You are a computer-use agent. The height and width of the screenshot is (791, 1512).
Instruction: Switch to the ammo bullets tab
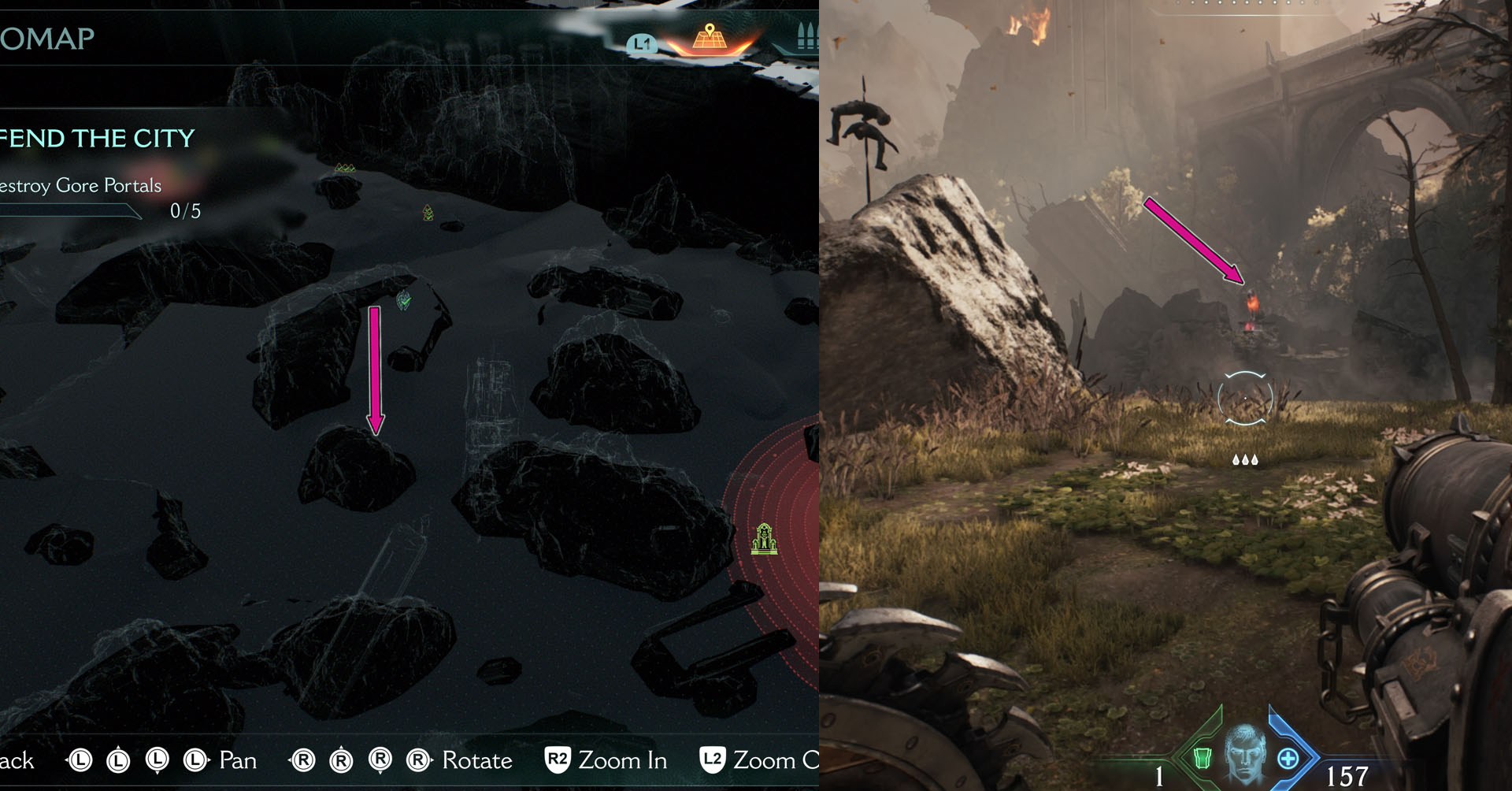coord(806,38)
